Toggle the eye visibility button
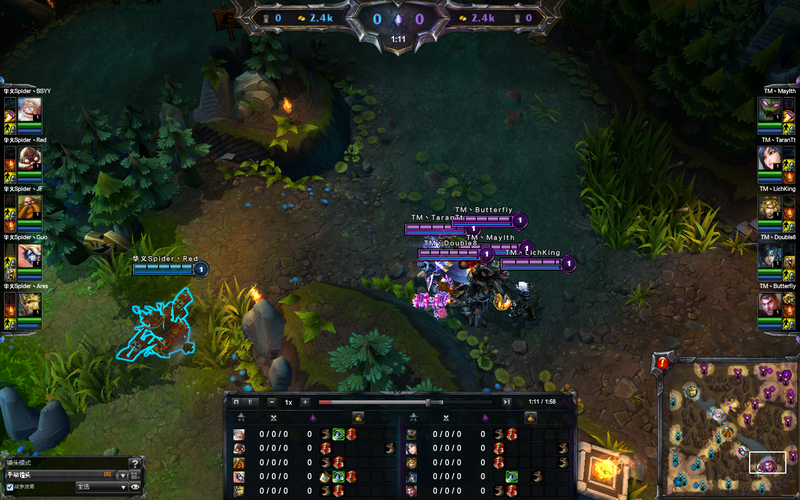Viewport: 800px width, 500px height. 136,487
